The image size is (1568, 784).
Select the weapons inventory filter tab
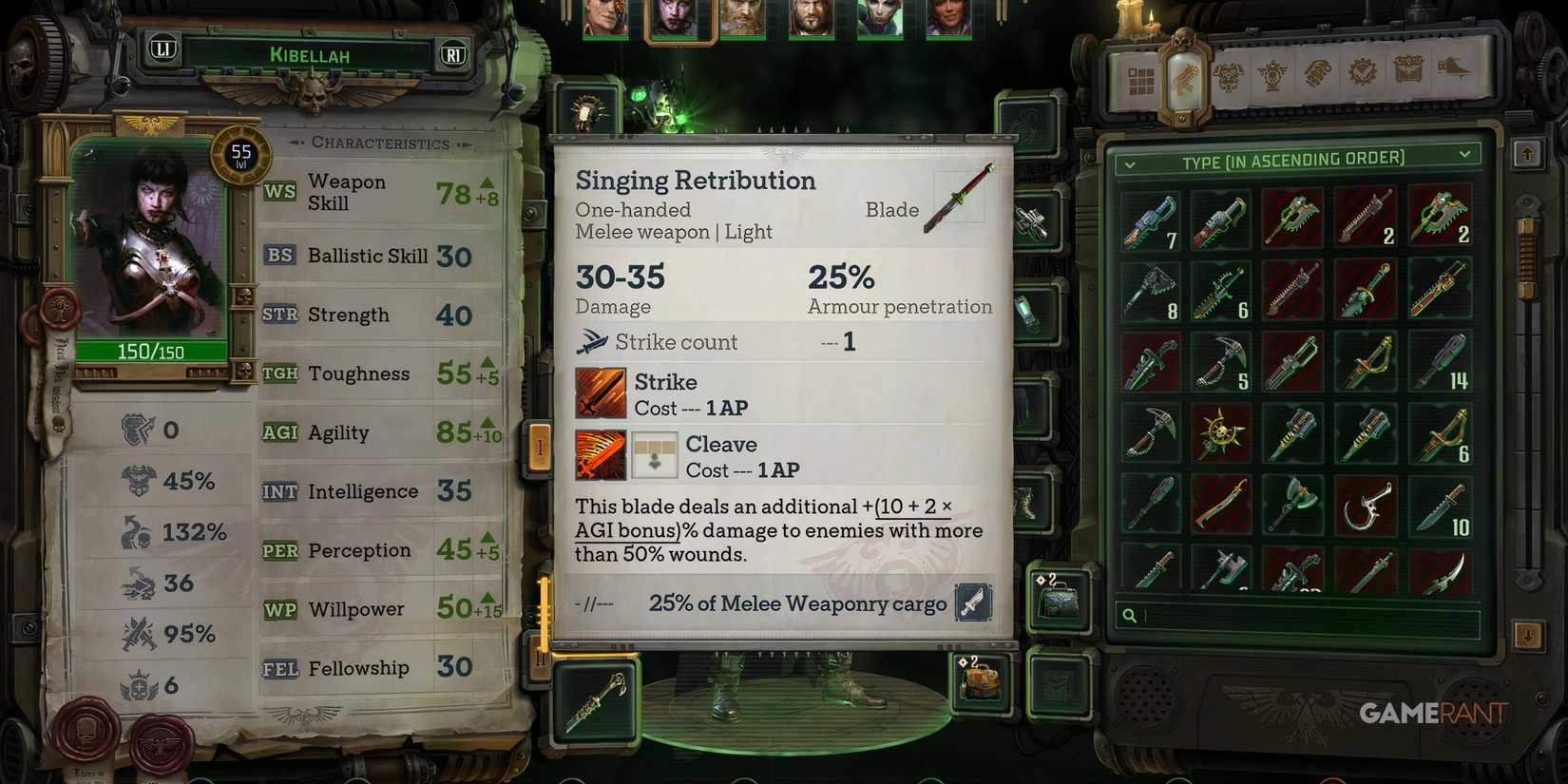pos(1185,76)
